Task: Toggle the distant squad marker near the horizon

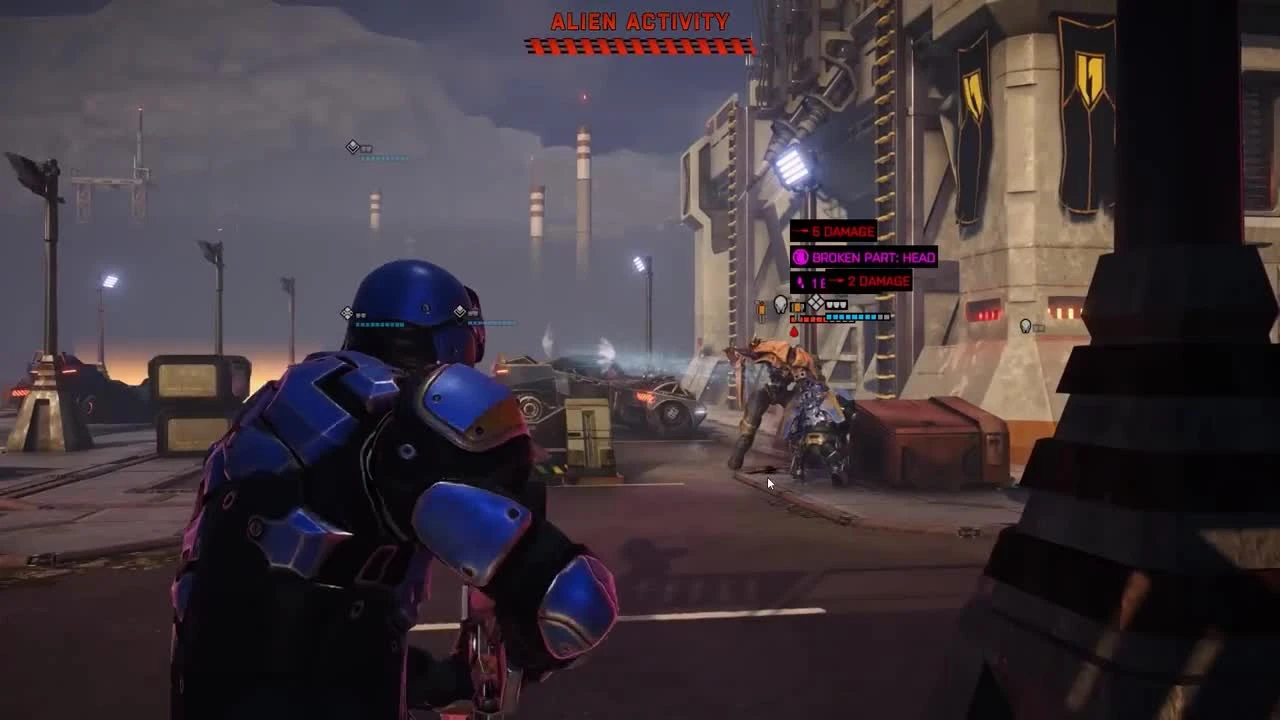Action: point(352,145)
